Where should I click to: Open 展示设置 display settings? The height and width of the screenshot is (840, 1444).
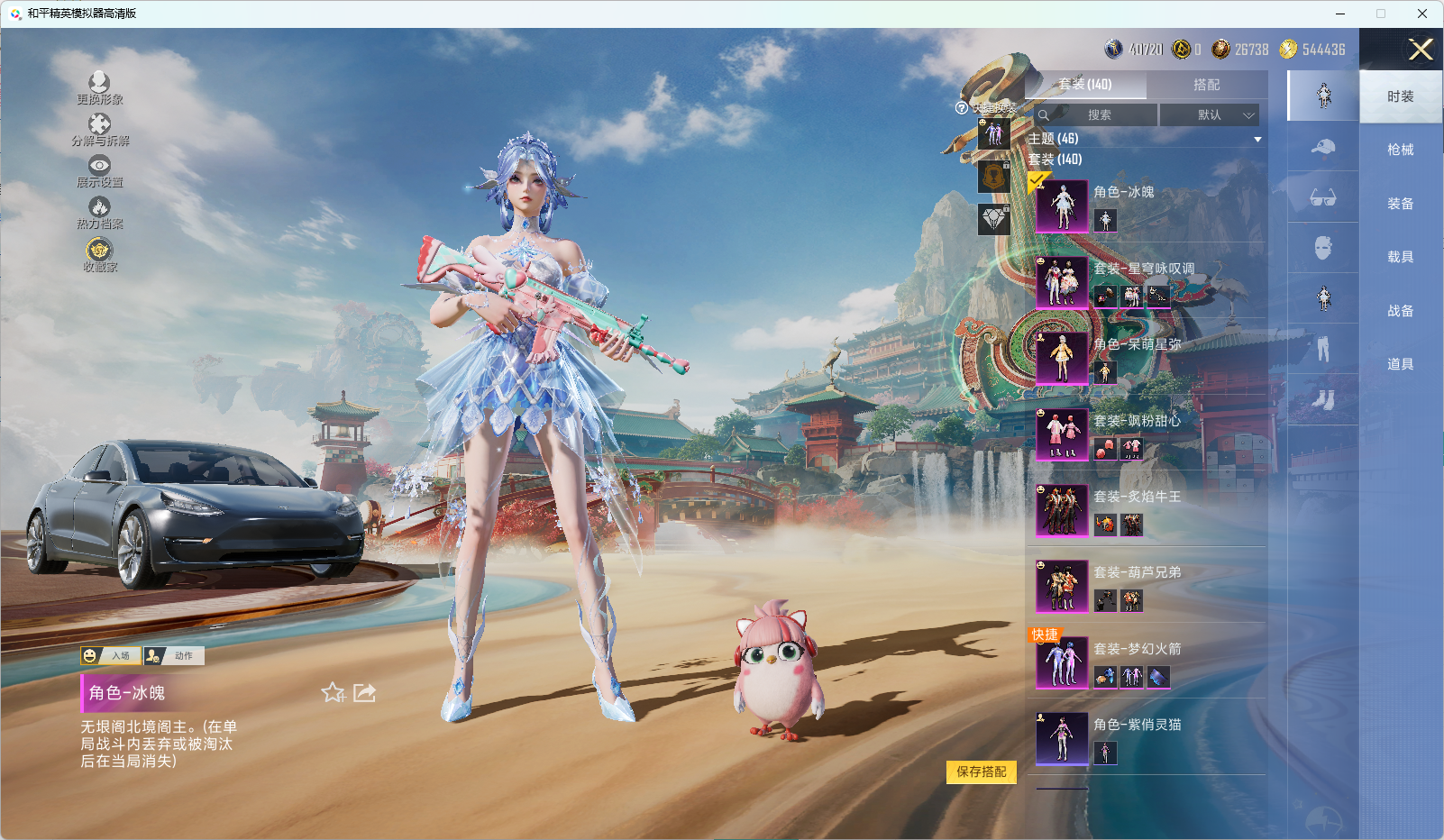point(99,171)
